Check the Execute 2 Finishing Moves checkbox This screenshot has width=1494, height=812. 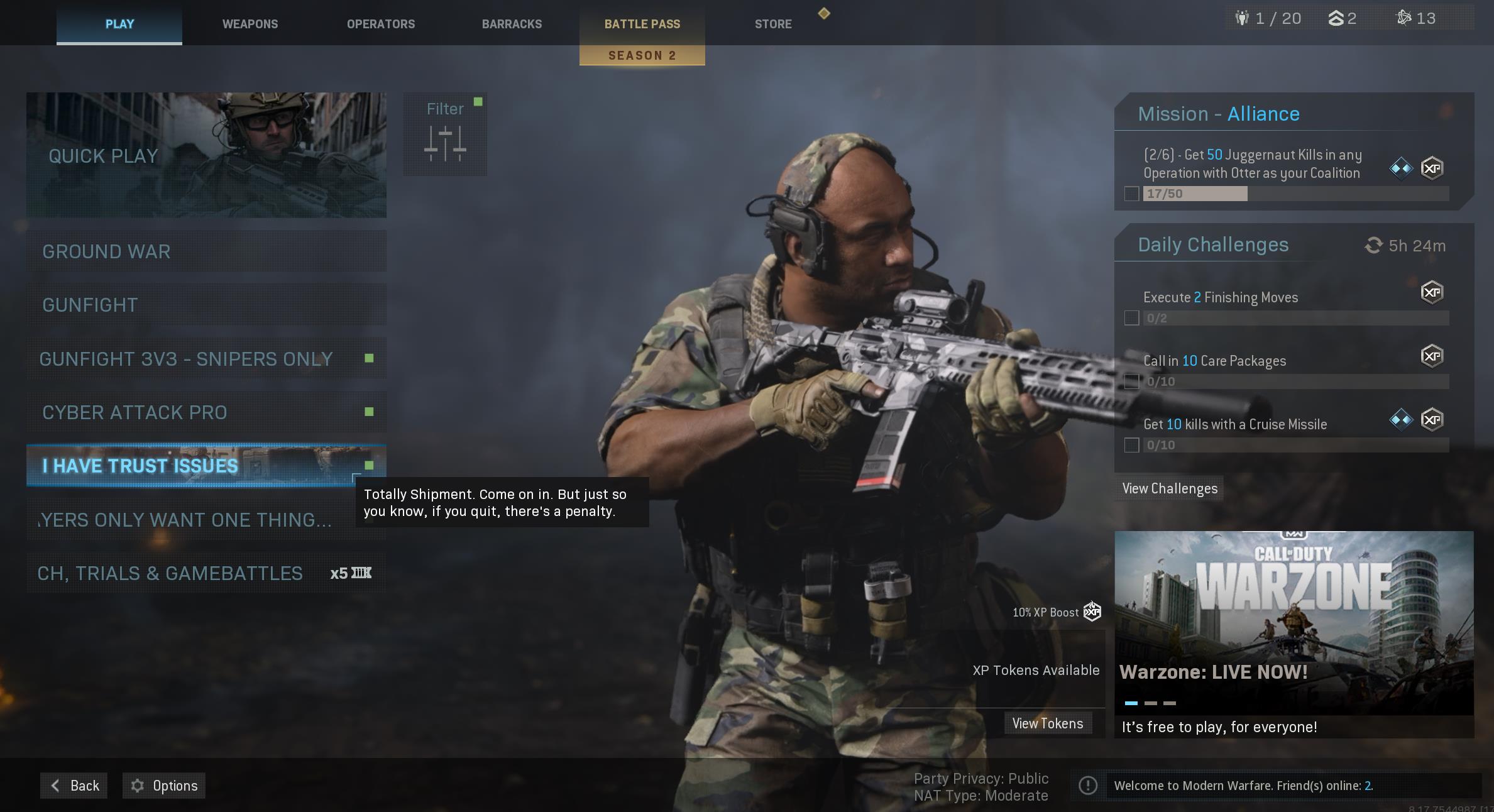[x=1132, y=318]
